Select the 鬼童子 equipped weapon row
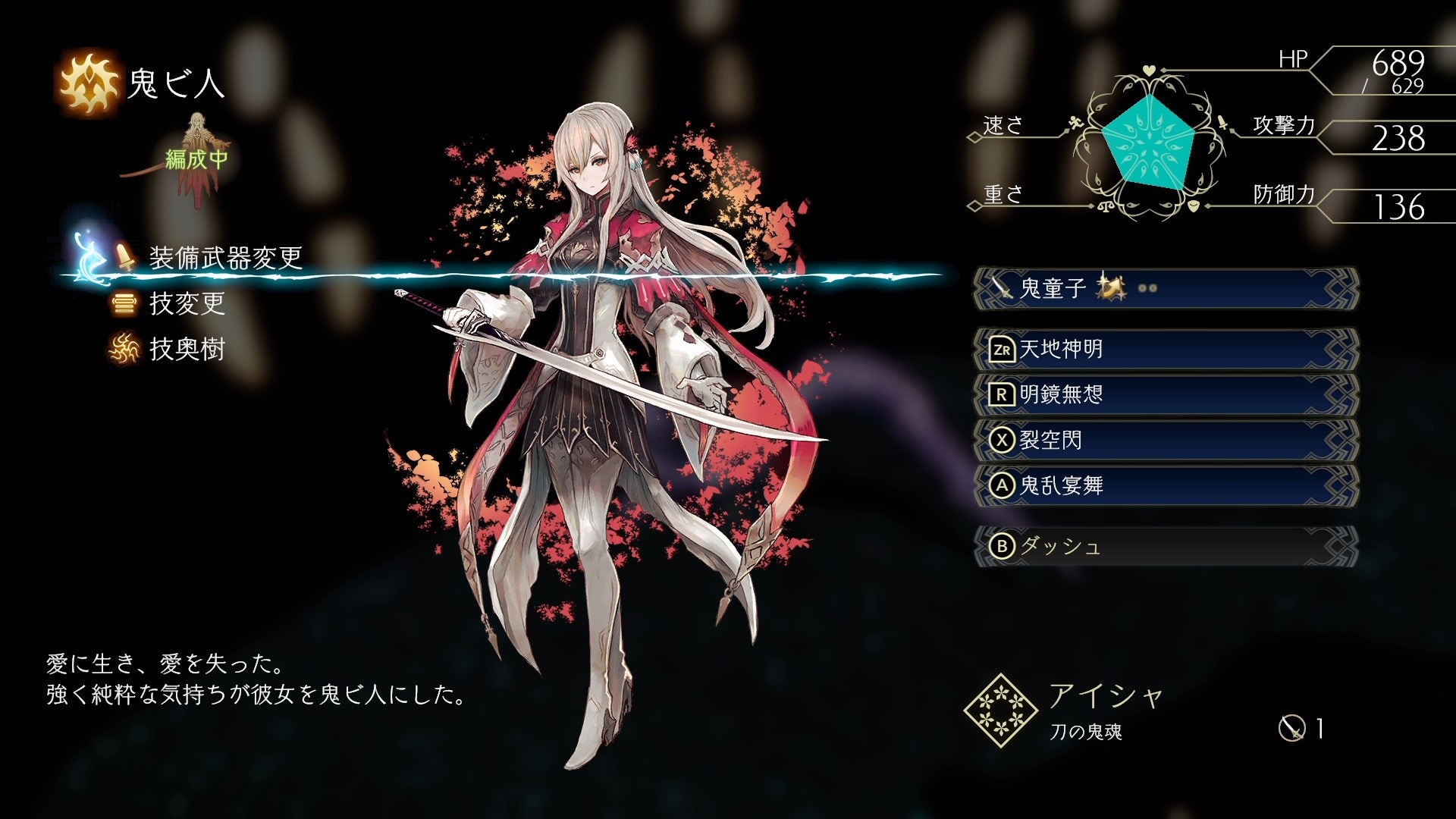The height and width of the screenshot is (819, 1456). (1165, 288)
